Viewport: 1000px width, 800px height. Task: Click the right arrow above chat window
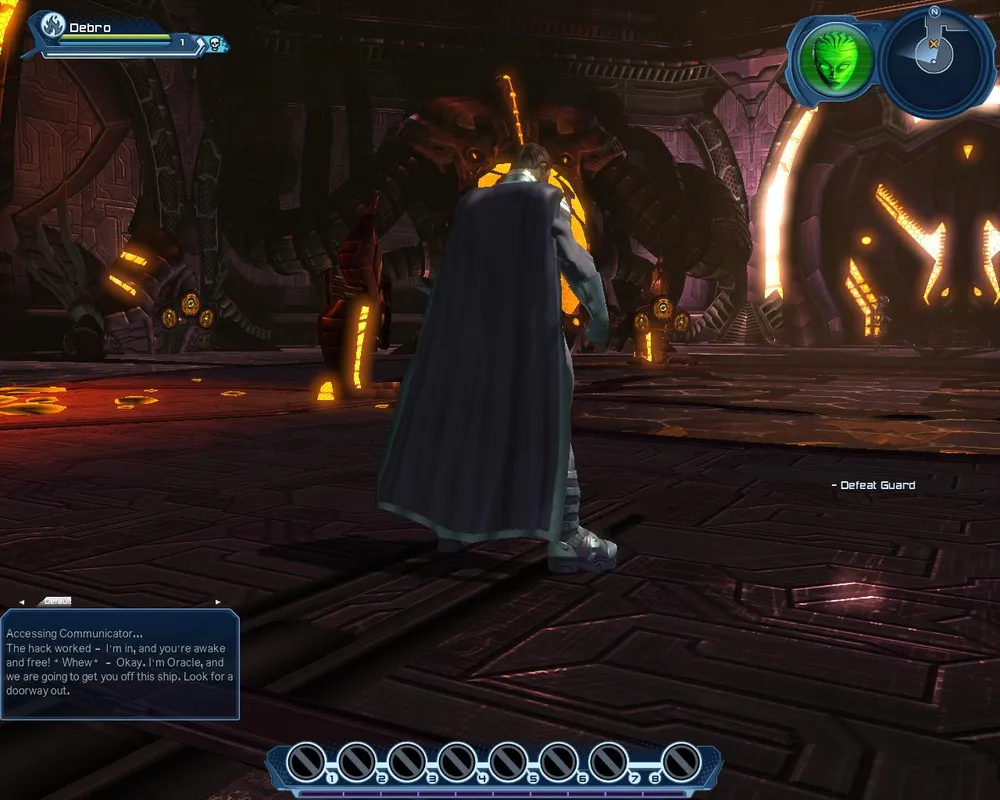219,602
